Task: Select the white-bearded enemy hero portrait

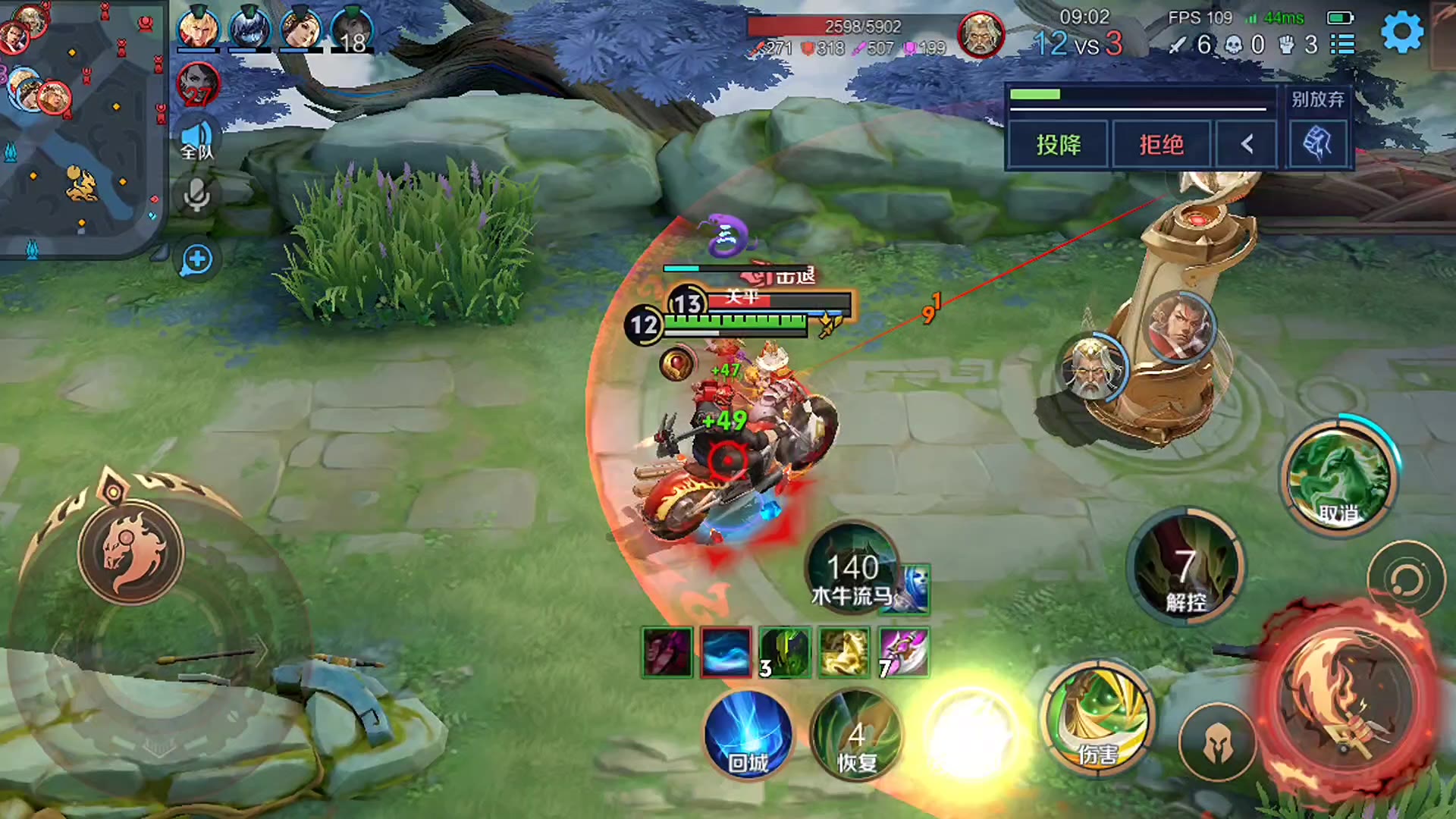Action: coord(1090,369)
